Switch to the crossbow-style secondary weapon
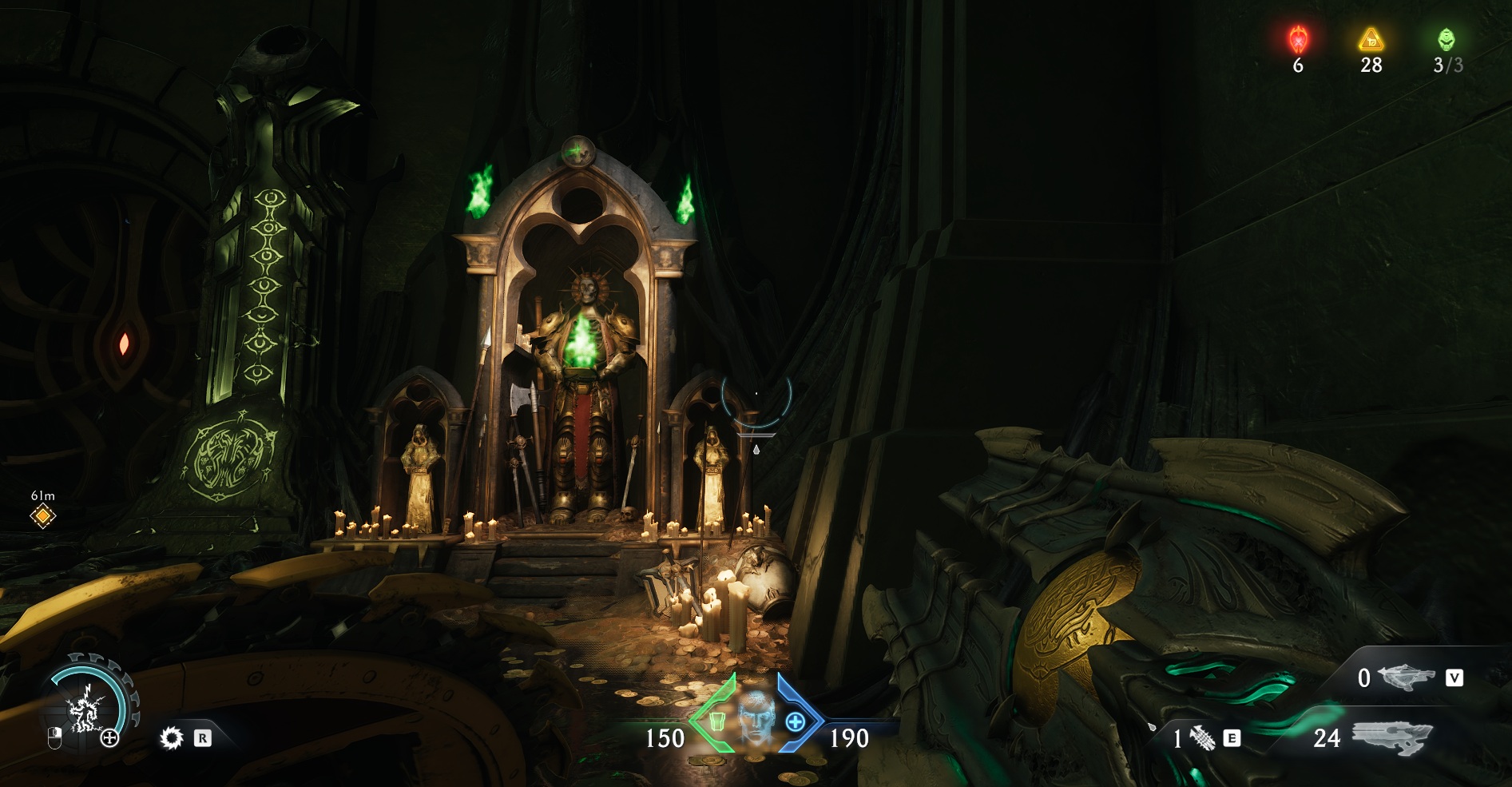This screenshot has height=787, width=1512. [1406, 678]
